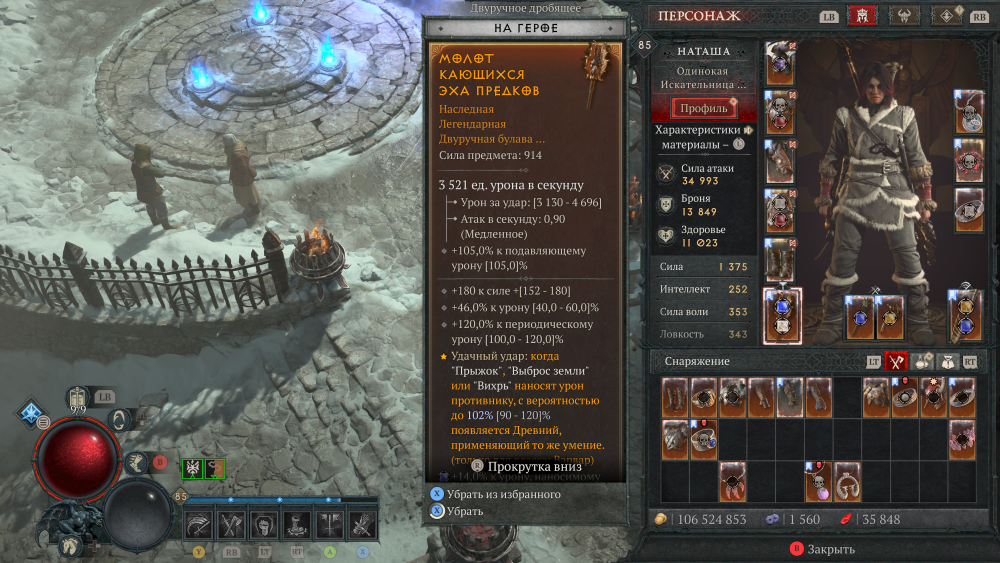Viewport: 1000px width, 563px height.
Task: Select the equipped two-handed mace slot
Action: pyautogui.click(x=781, y=313)
